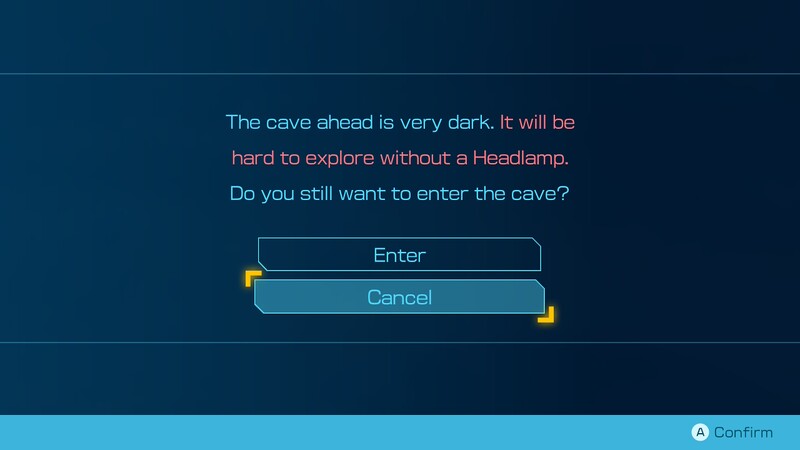Screen dimensions: 800x450
Task: Select the Cancel option
Action: [x=399, y=297]
